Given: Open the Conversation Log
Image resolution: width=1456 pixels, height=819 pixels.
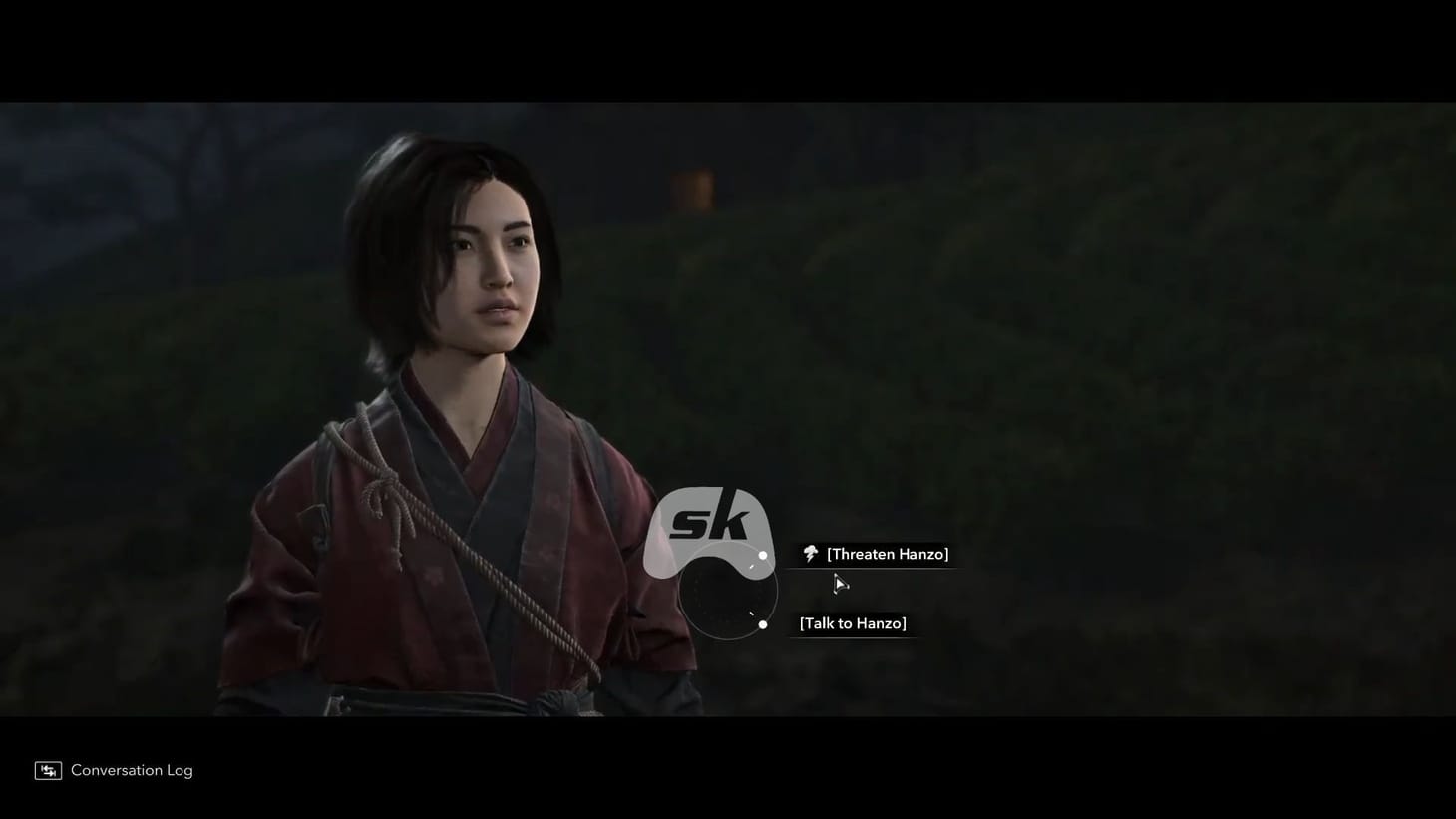Looking at the screenshot, I should pos(131,769).
